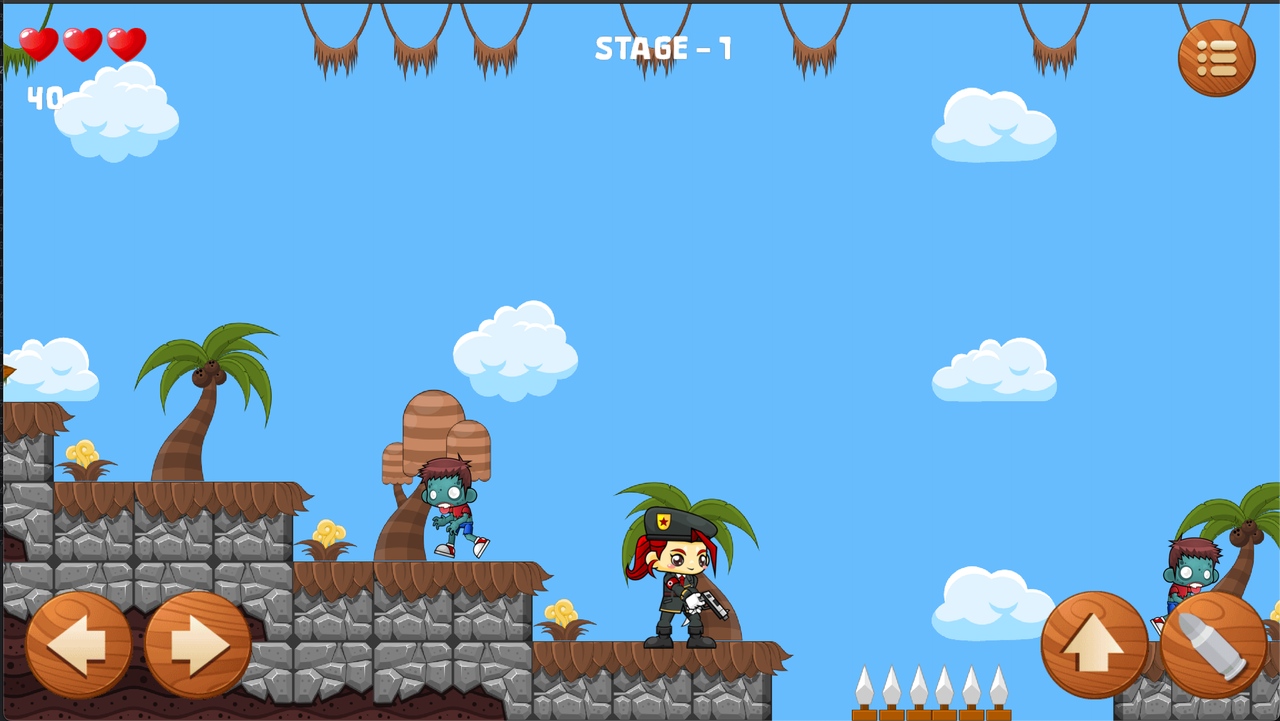Select the STAGE - 1 title text

(x=662, y=48)
